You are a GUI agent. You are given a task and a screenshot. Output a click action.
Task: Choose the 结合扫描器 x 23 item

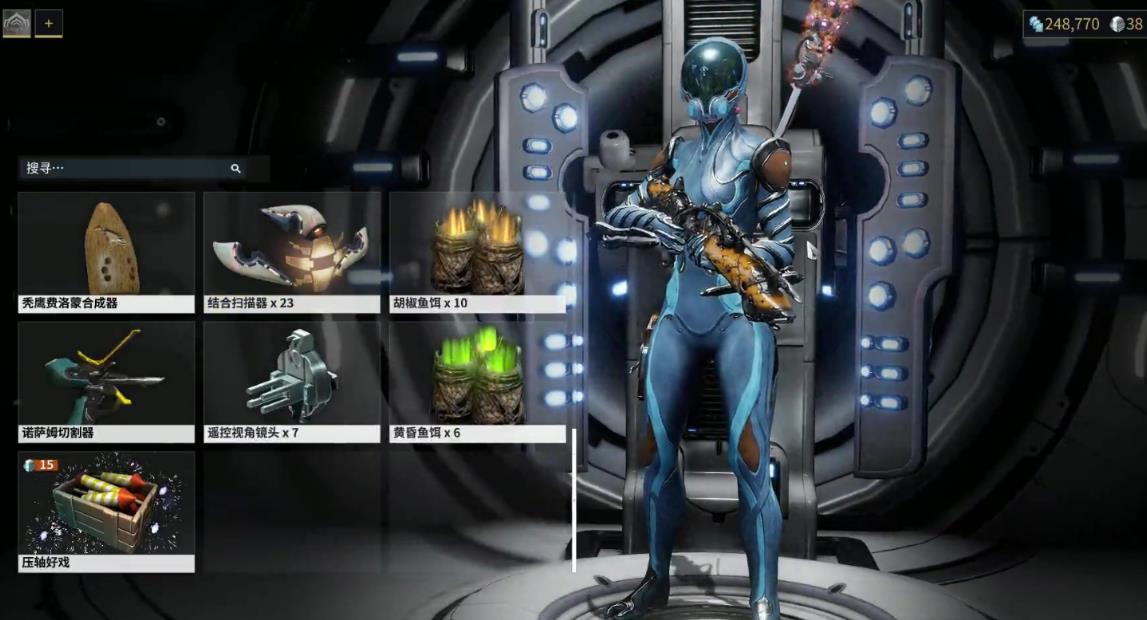point(292,252)
